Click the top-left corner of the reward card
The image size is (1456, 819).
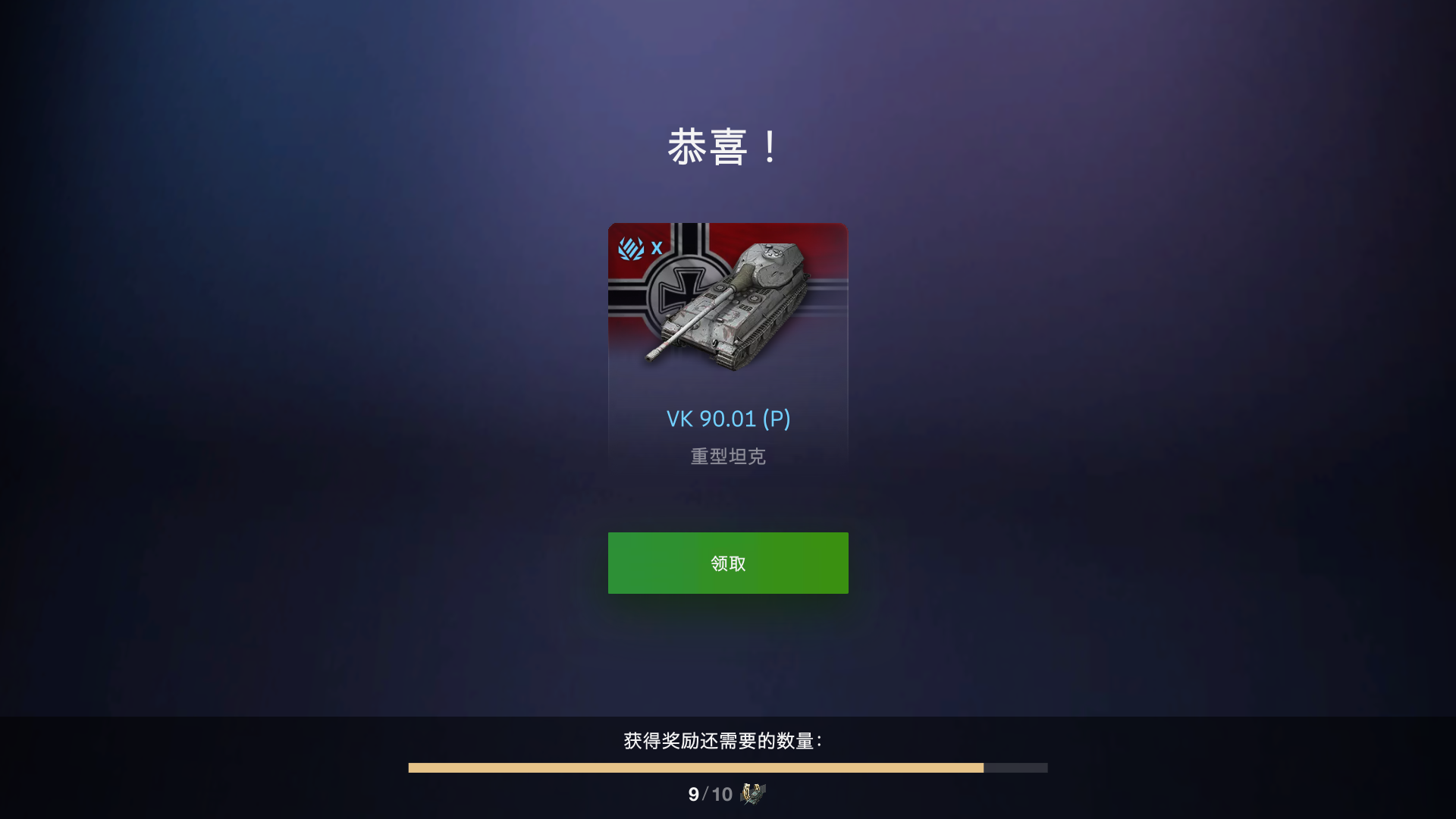coord(616,229)
